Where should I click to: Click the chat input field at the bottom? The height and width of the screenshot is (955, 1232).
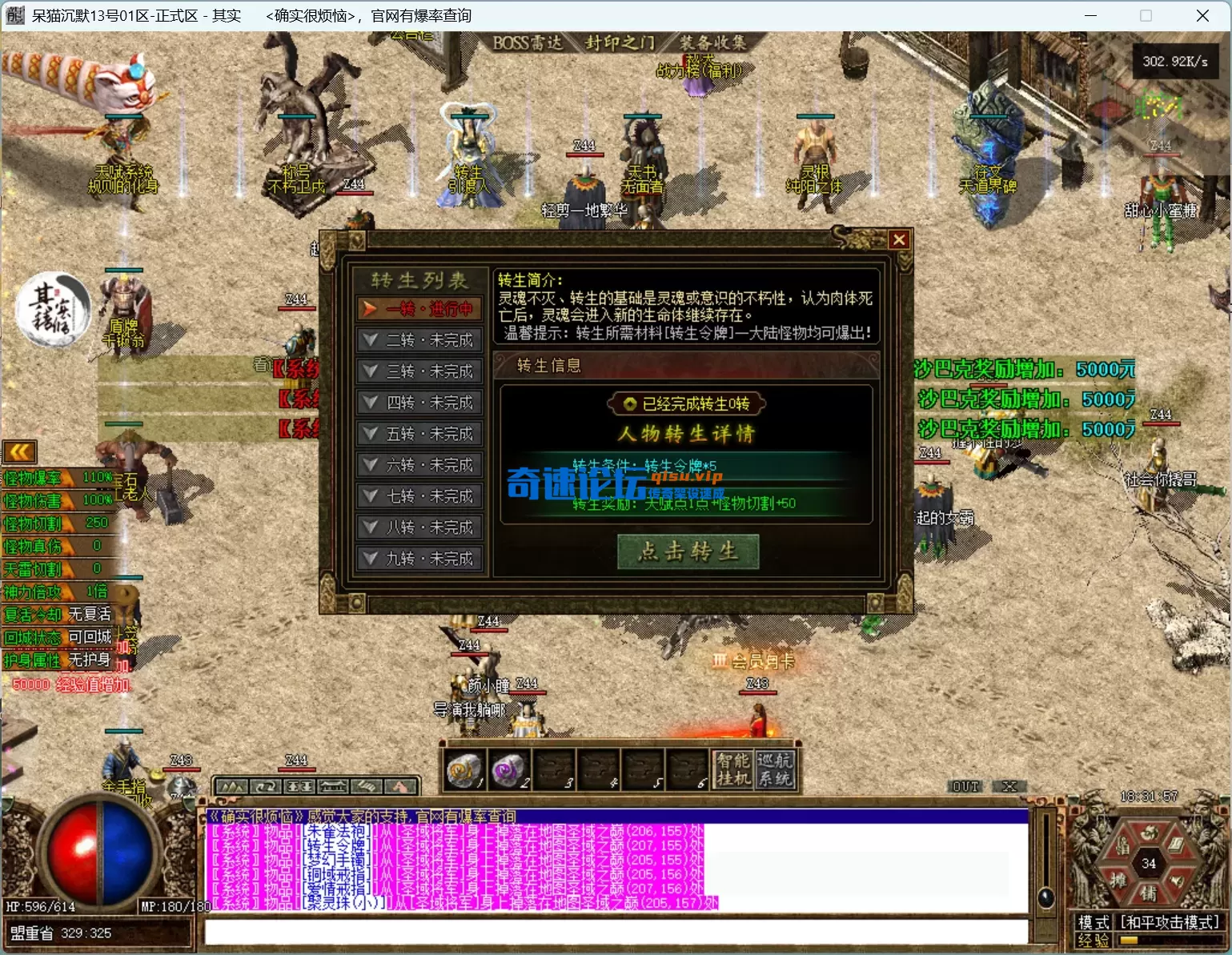[x=616, y=933]
